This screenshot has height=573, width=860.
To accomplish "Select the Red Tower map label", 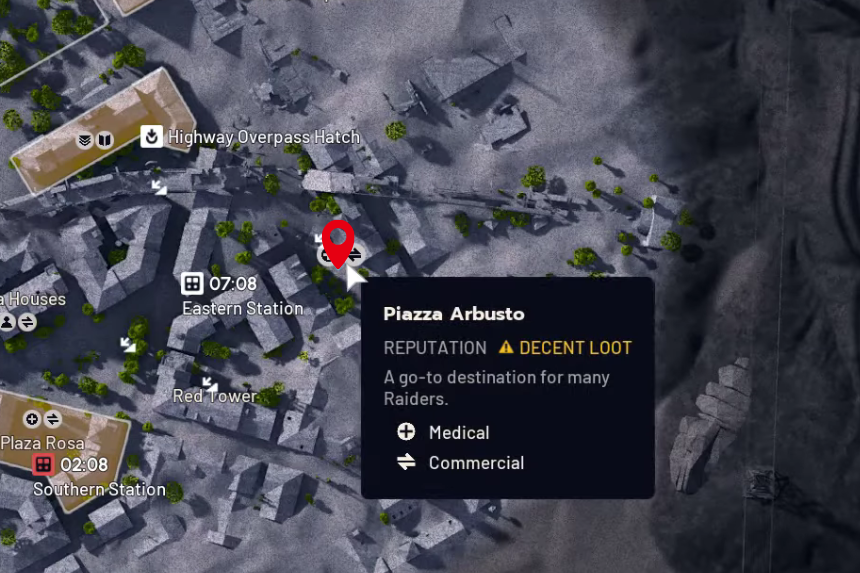I will click(x=214, y=396).
